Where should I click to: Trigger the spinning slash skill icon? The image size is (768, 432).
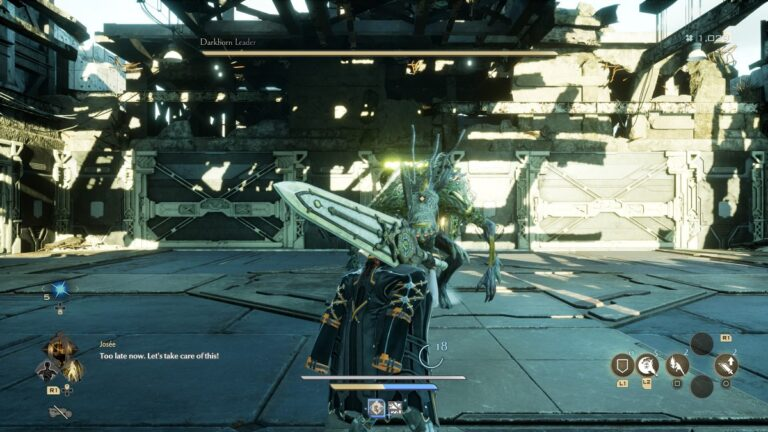649,365
